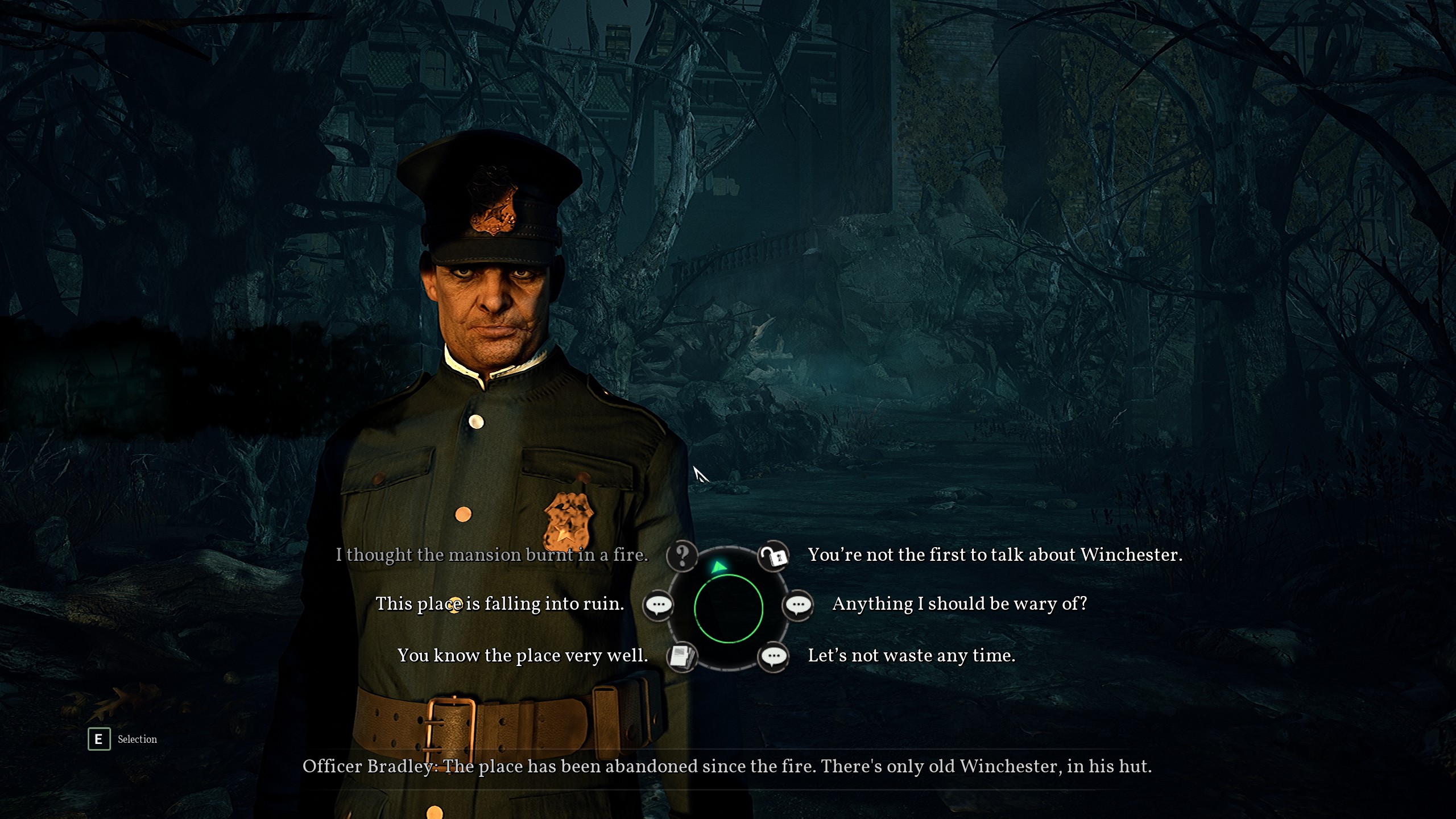
Task: Click the document icon on dialogue wheel
Action: click(681, 657)
